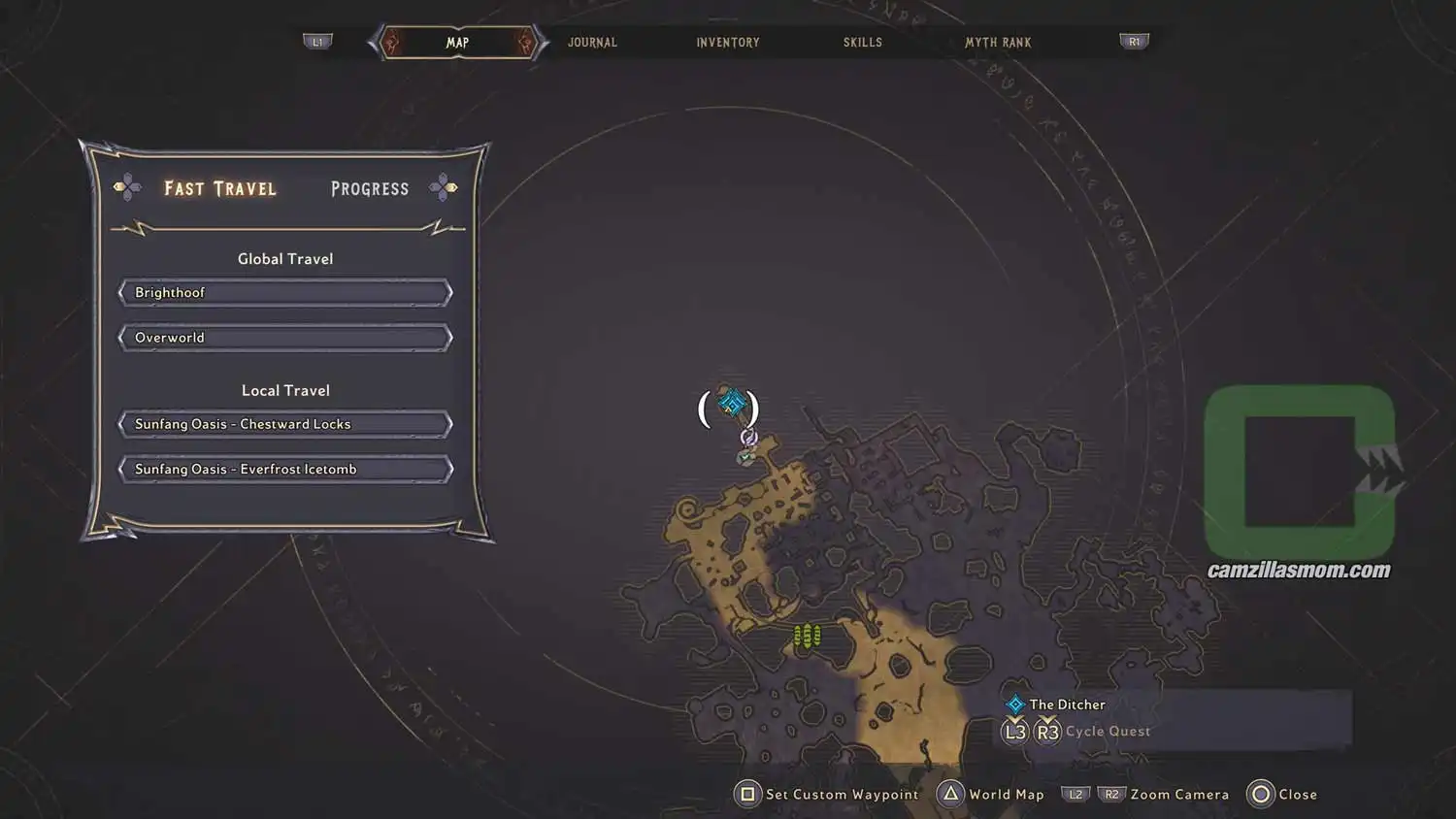Click the Circle button icon next to Close

point(1261,794)
